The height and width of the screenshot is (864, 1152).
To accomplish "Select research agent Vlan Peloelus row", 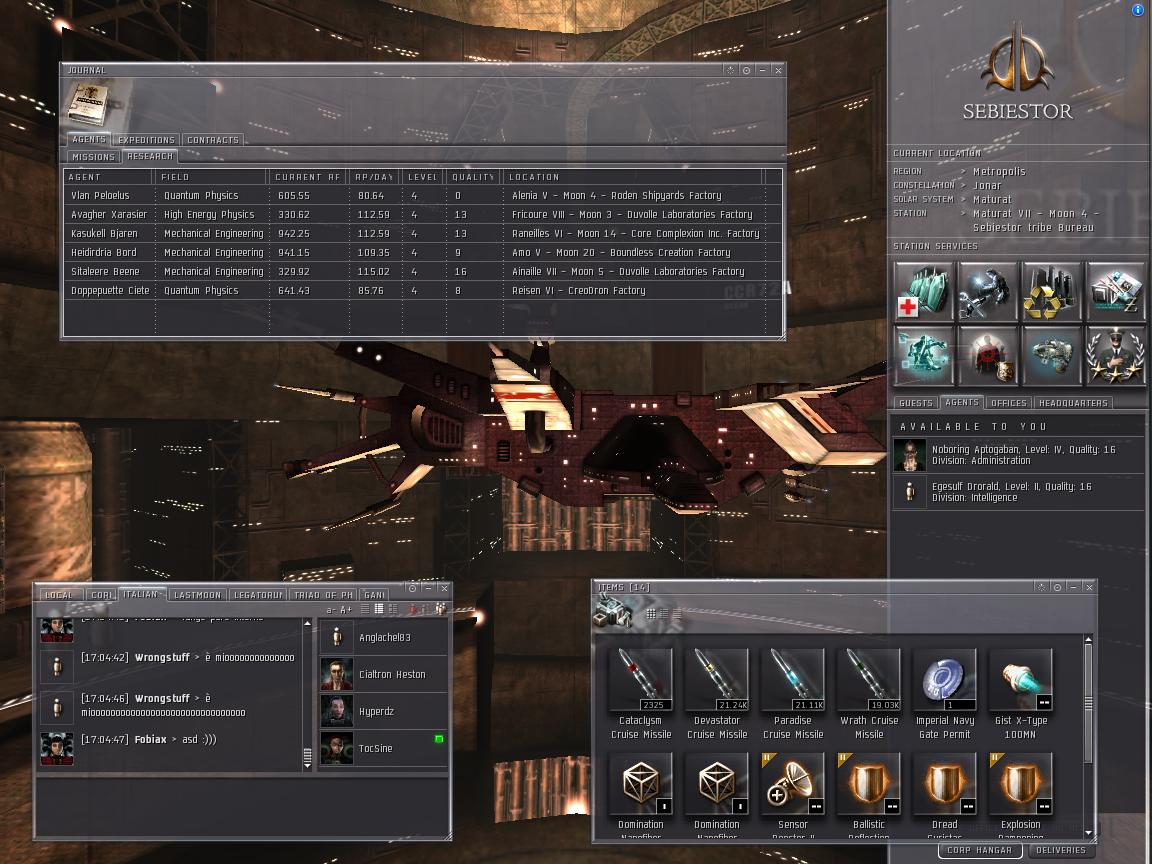I will click(x=100, y=196).
